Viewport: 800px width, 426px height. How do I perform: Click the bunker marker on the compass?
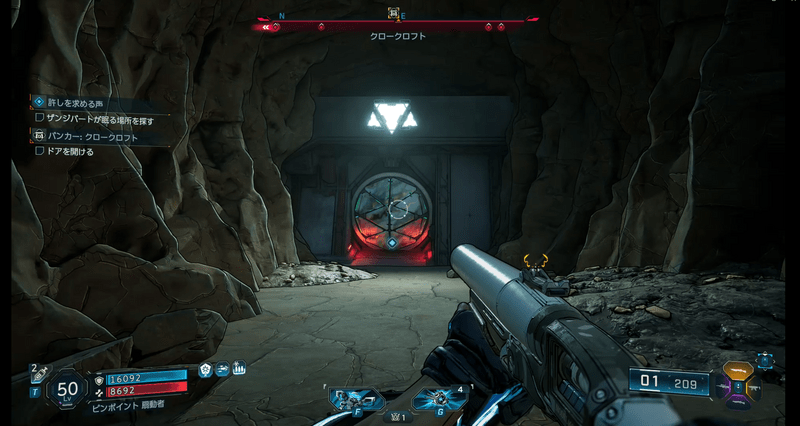pyautogui.click(x=394, y=14)
